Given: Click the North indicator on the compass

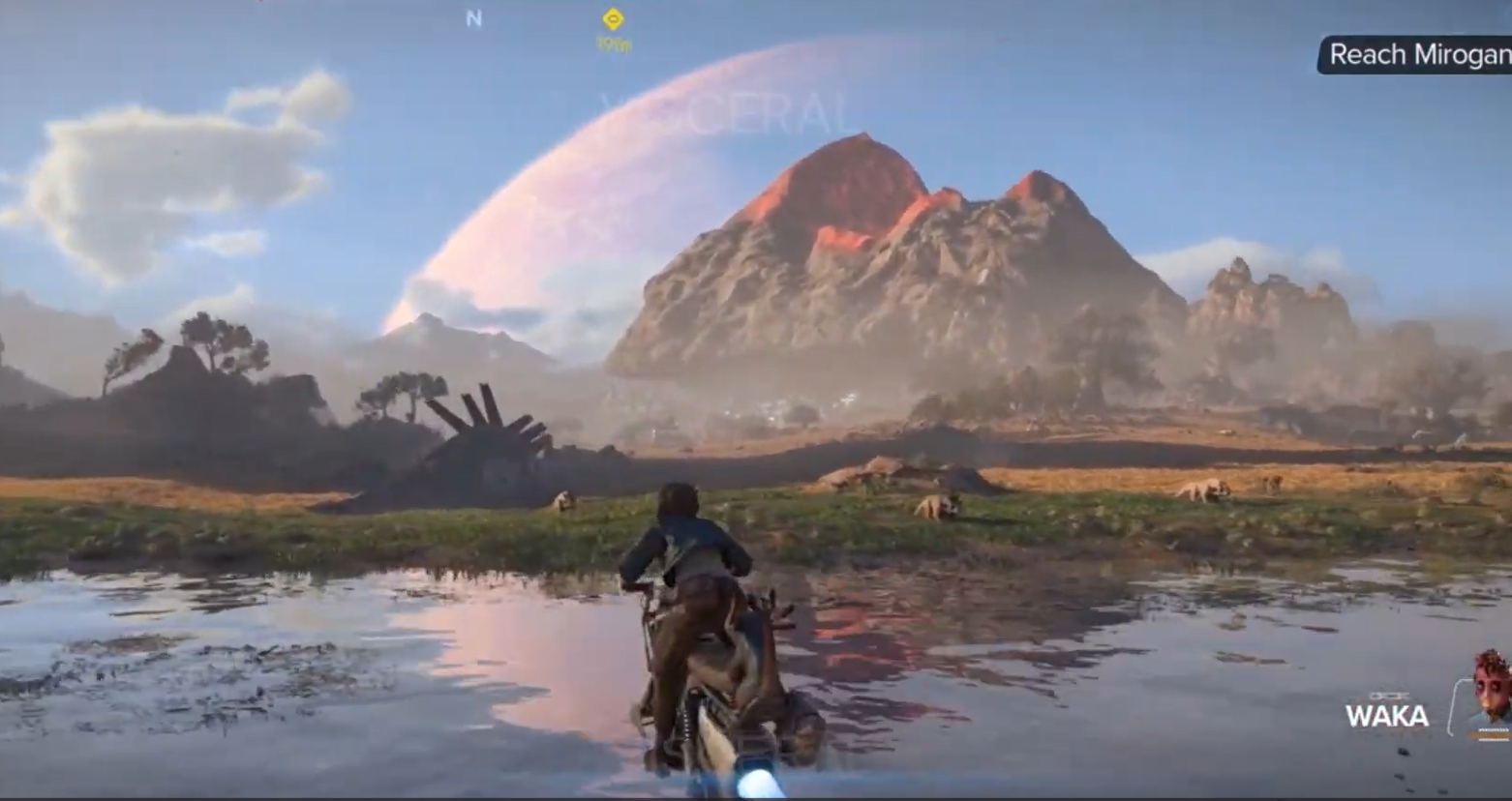Looking at the screenshot, I should coord(473,18).
